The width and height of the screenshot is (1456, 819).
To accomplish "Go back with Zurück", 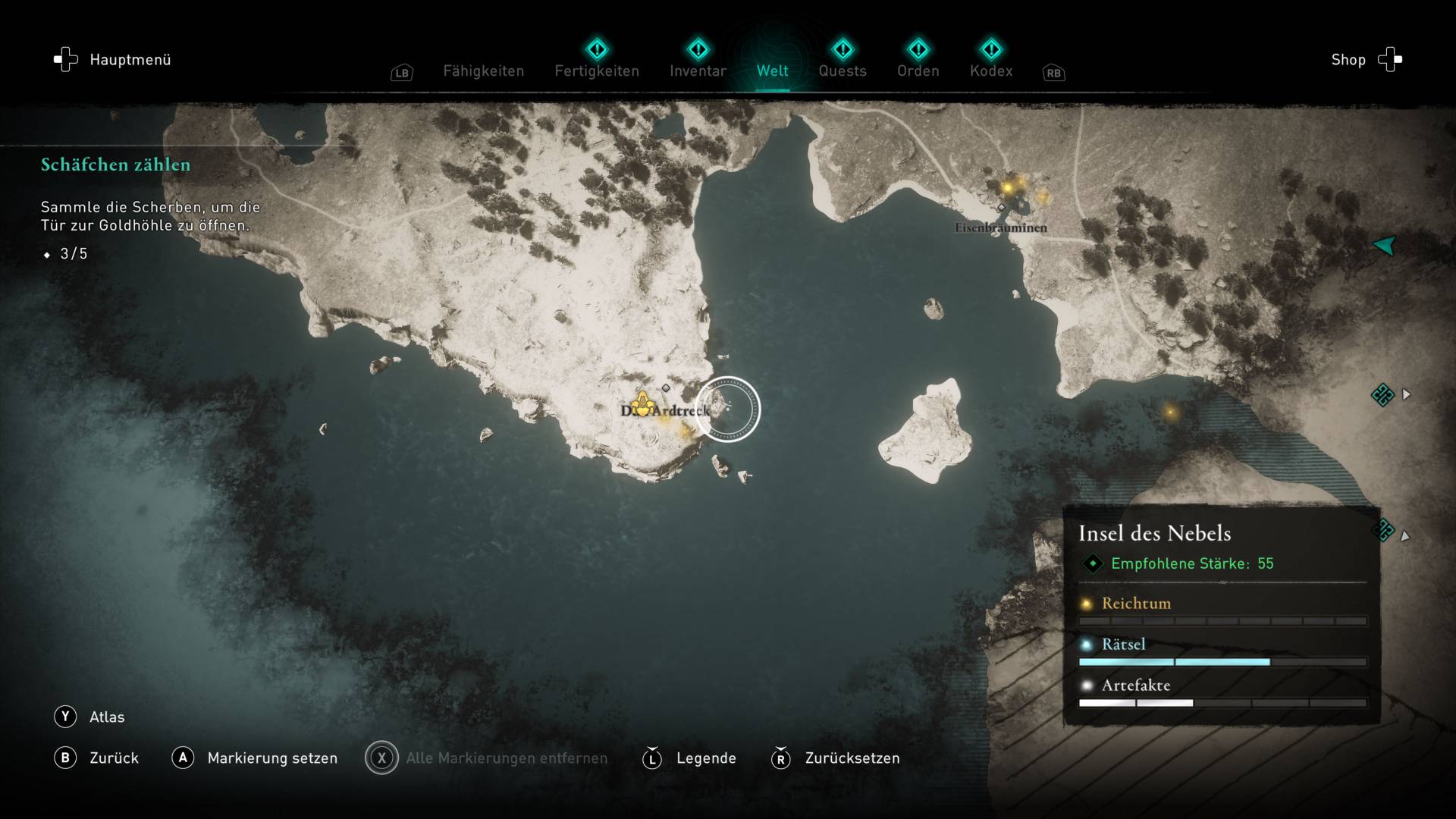I will (97, 758).
